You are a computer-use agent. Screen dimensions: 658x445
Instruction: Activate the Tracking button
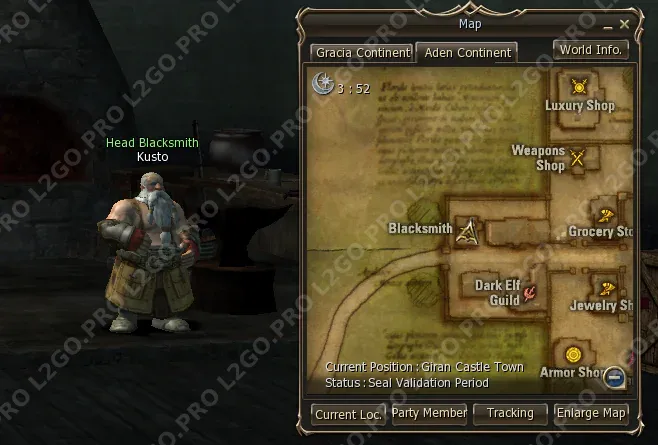coord(510,412)
